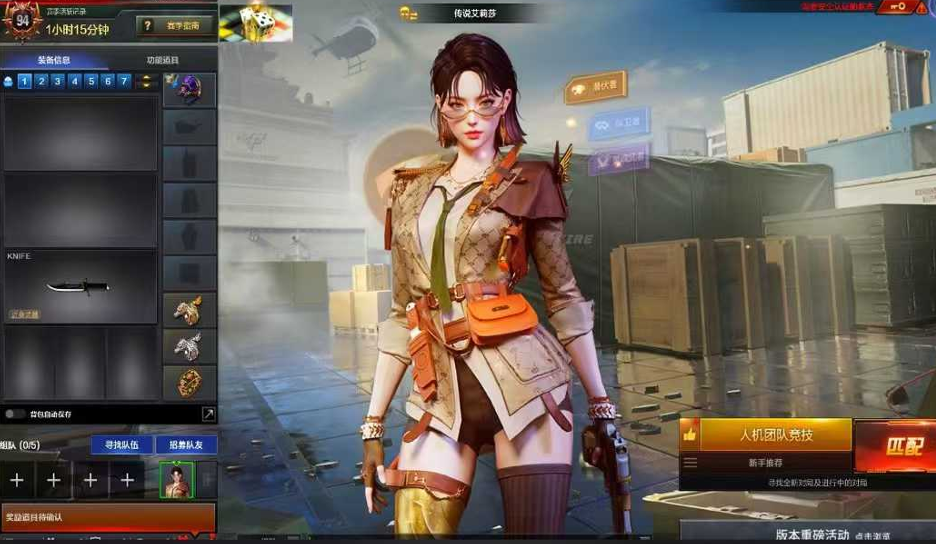Open the 奖励道具待确认 reward notice
This screenshot has height=544, width=936.
pyautogui.click(x=107, y=517)
